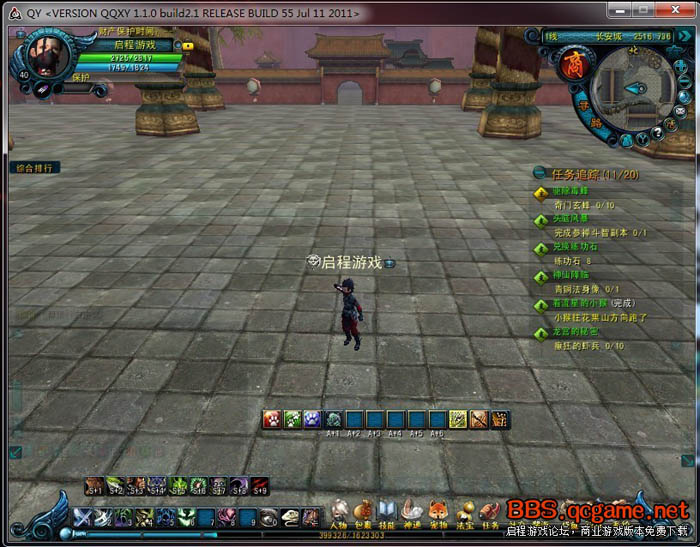700x547 pixels.
Task: Activate the red paw skill on the hotbar
Action: (271, 420)
